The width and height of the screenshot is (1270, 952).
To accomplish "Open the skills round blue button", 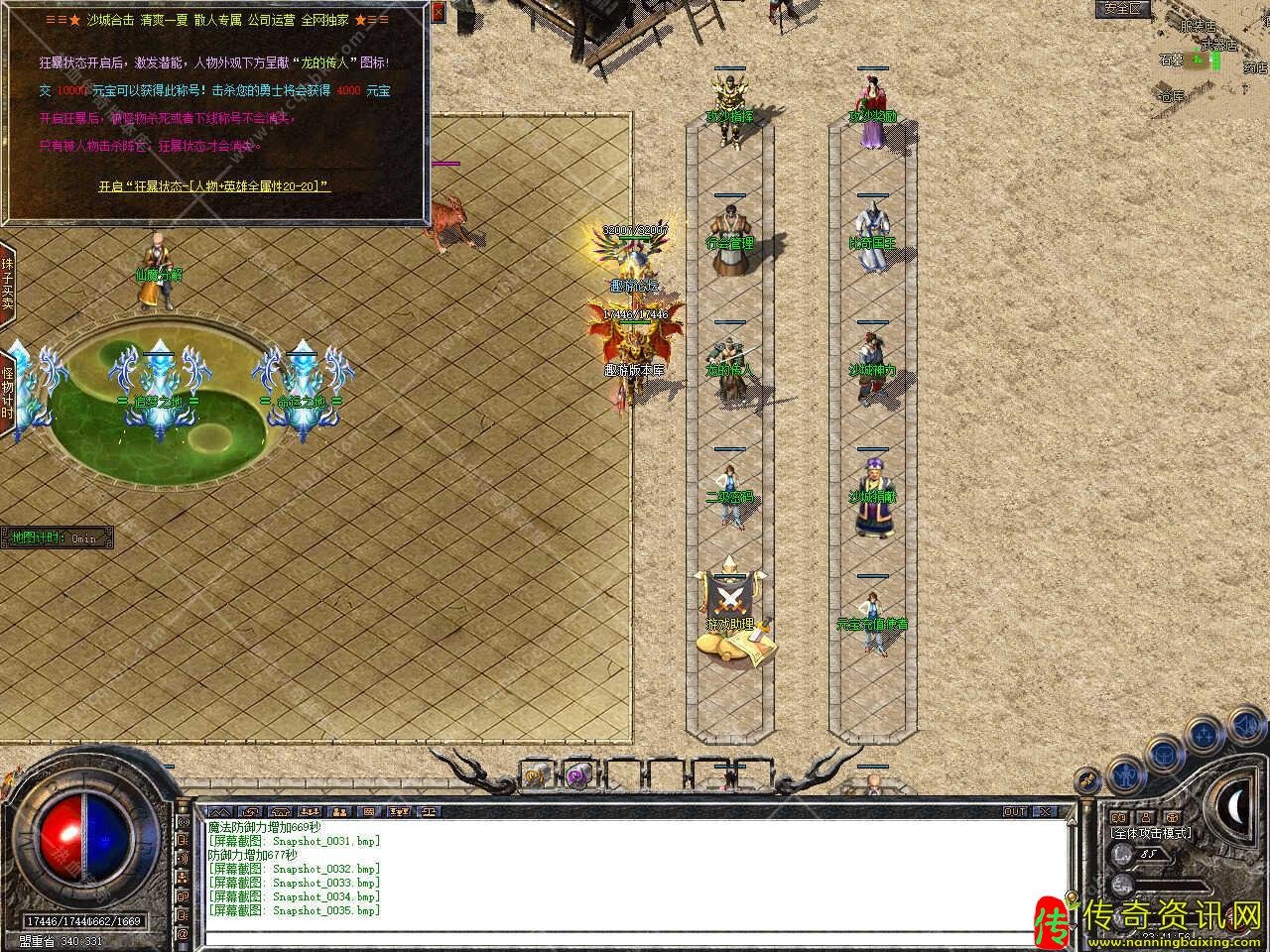I will pos(1205,735).
